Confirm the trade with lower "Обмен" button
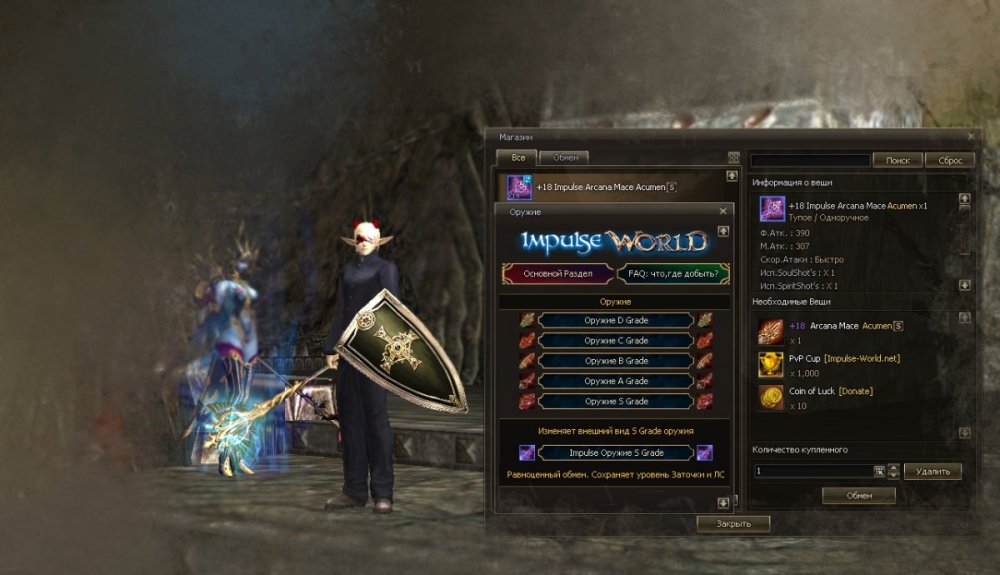1000x575 pixels. (x=858, y=495)
